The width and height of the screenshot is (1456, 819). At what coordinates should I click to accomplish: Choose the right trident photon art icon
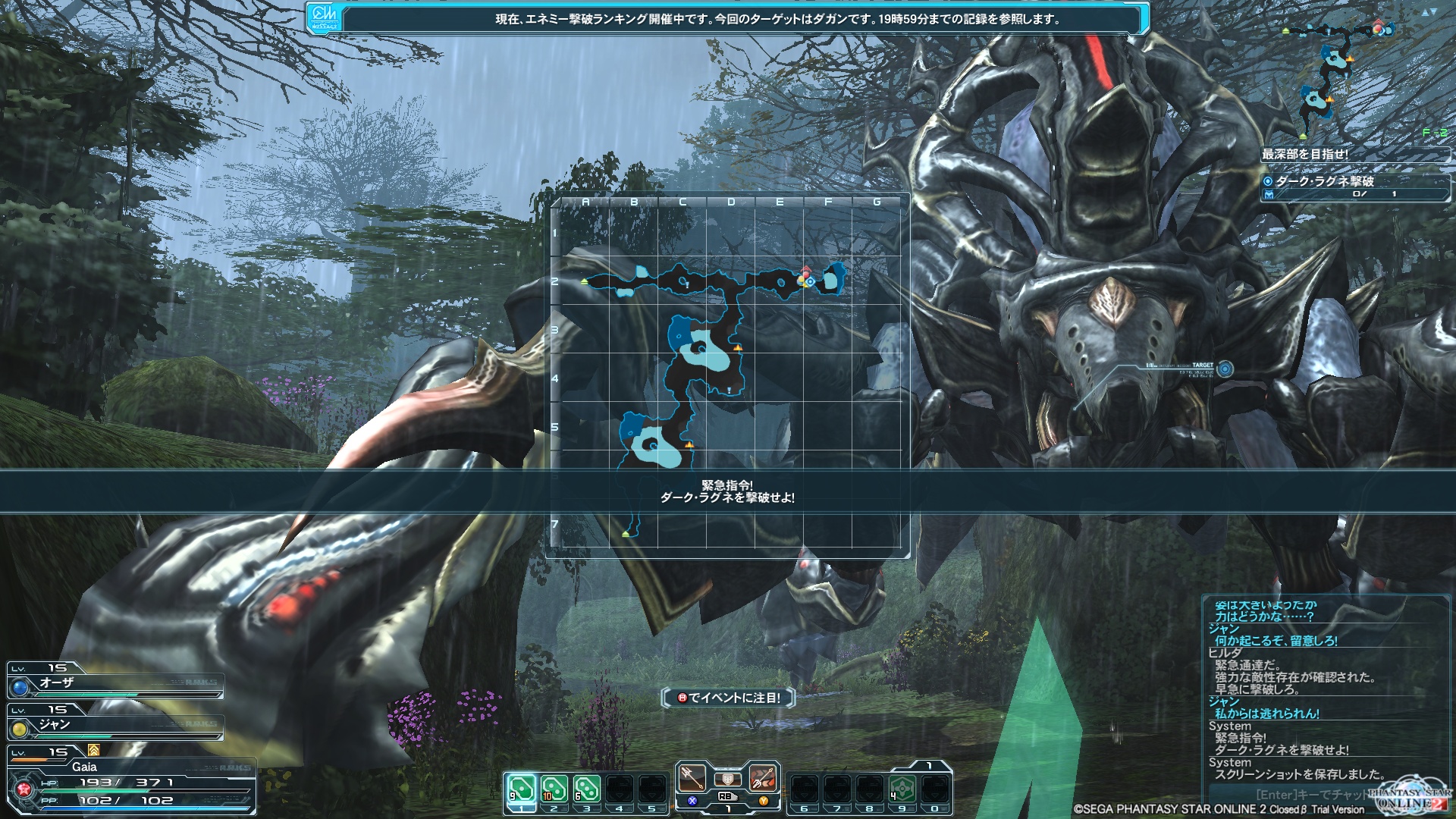(x=763, y=777)
